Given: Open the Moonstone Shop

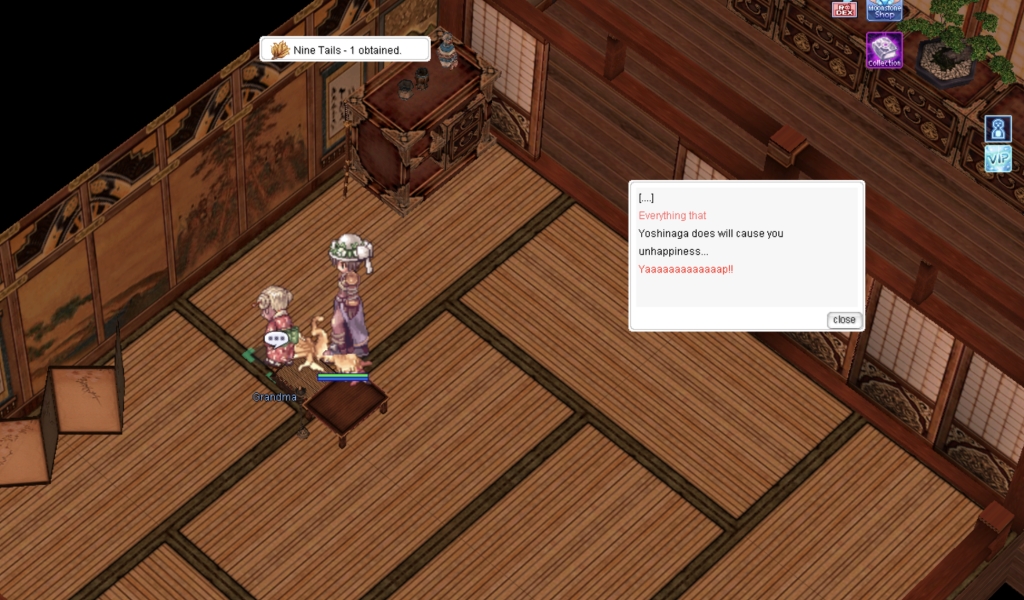Looking at the screenshot, I should coord(884,10).
